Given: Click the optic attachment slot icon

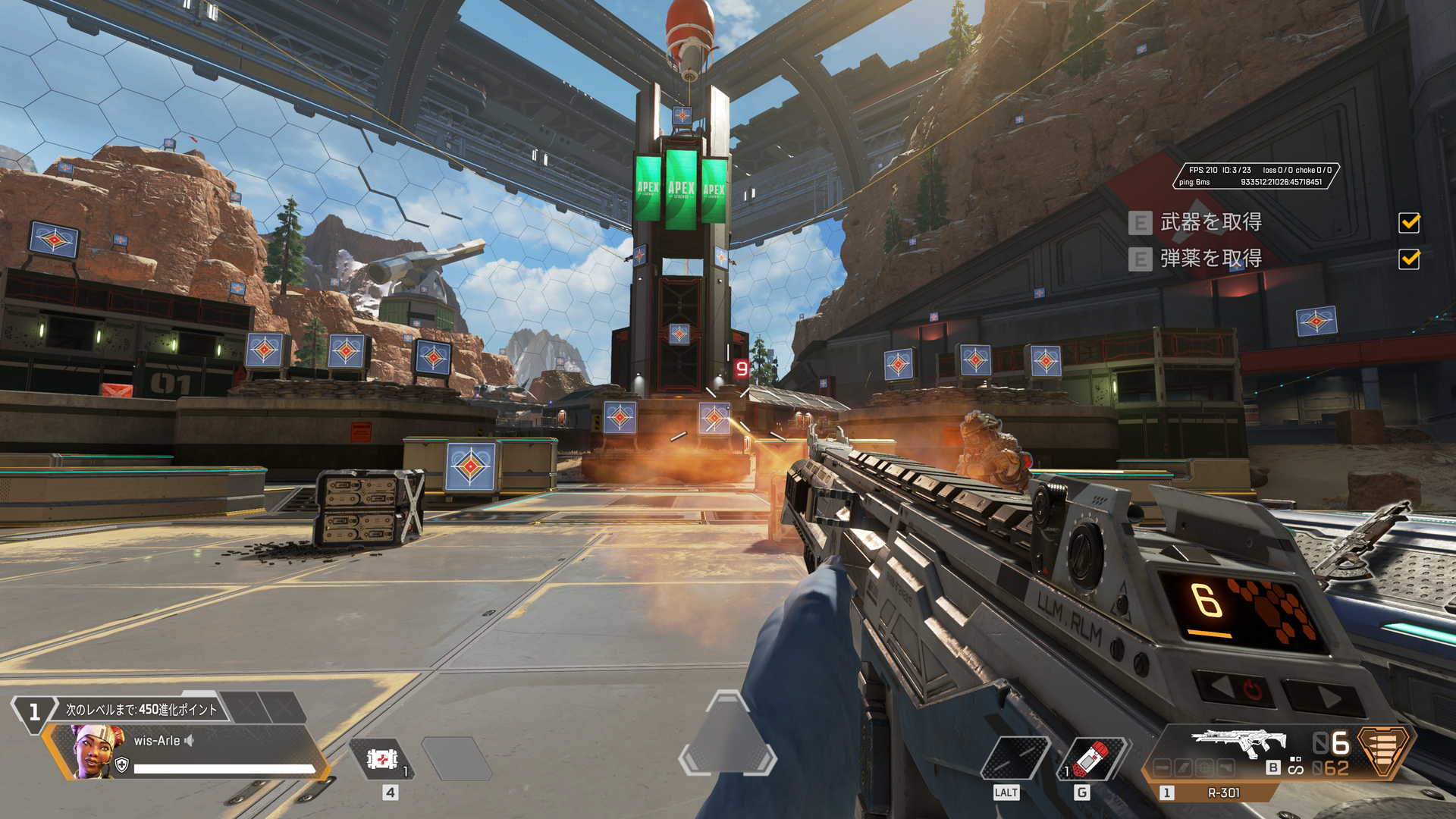Looking at the screenshot, I should 1204,767.
